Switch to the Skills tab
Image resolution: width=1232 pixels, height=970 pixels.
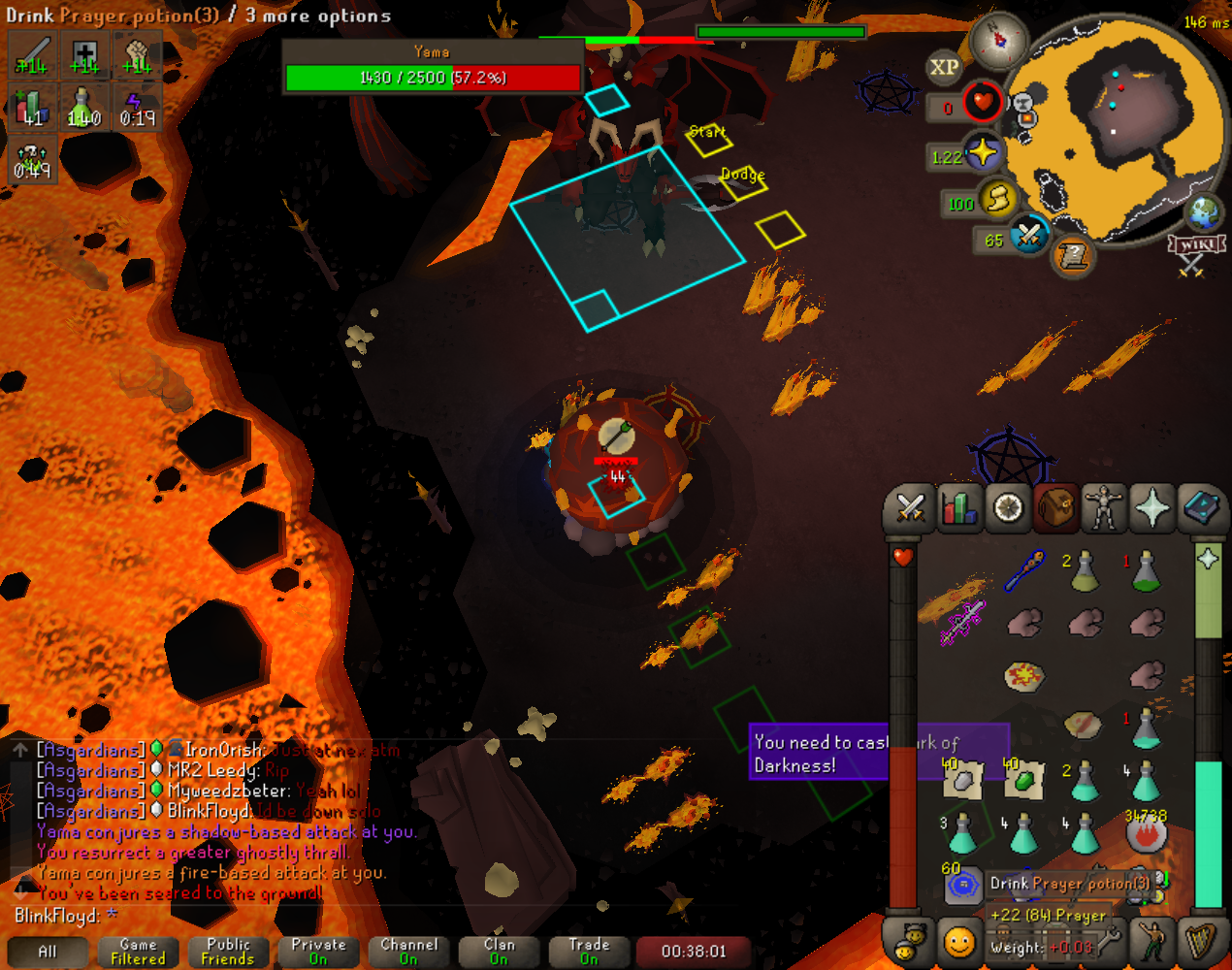(958, 507)
